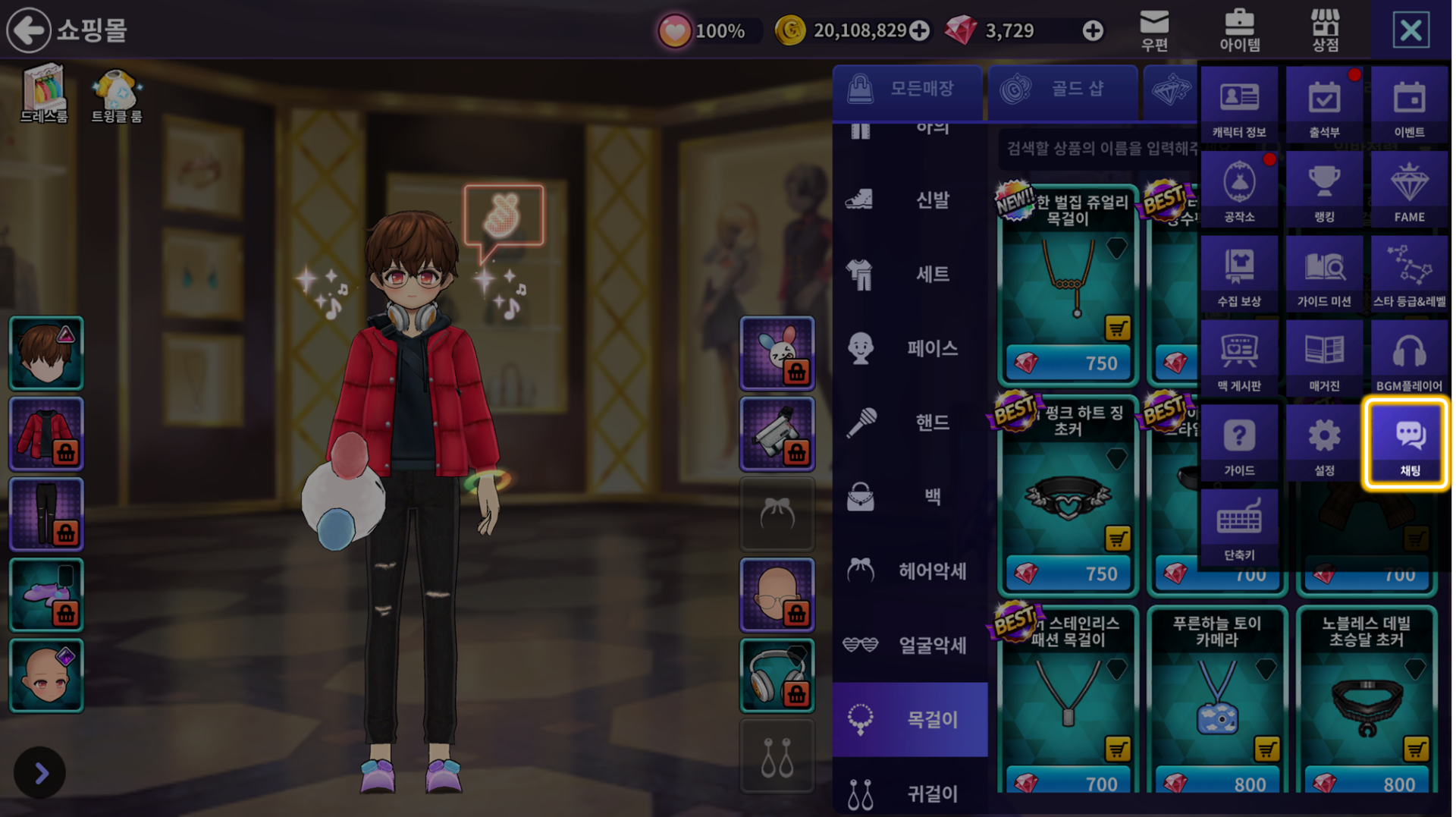This screenshot has height=817, width=1456.
Task: Select the 목걸이 necklace category
Action: click(910, 718)
